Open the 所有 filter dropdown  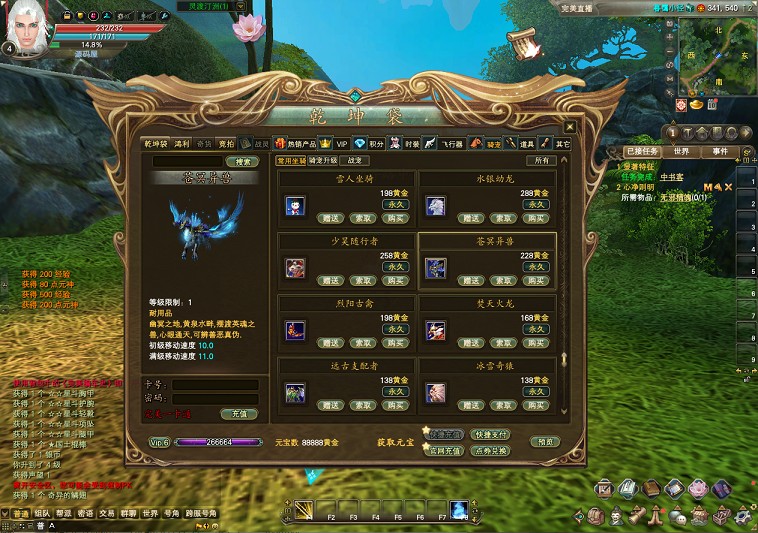pyautogui.click(x=543, y=160)
